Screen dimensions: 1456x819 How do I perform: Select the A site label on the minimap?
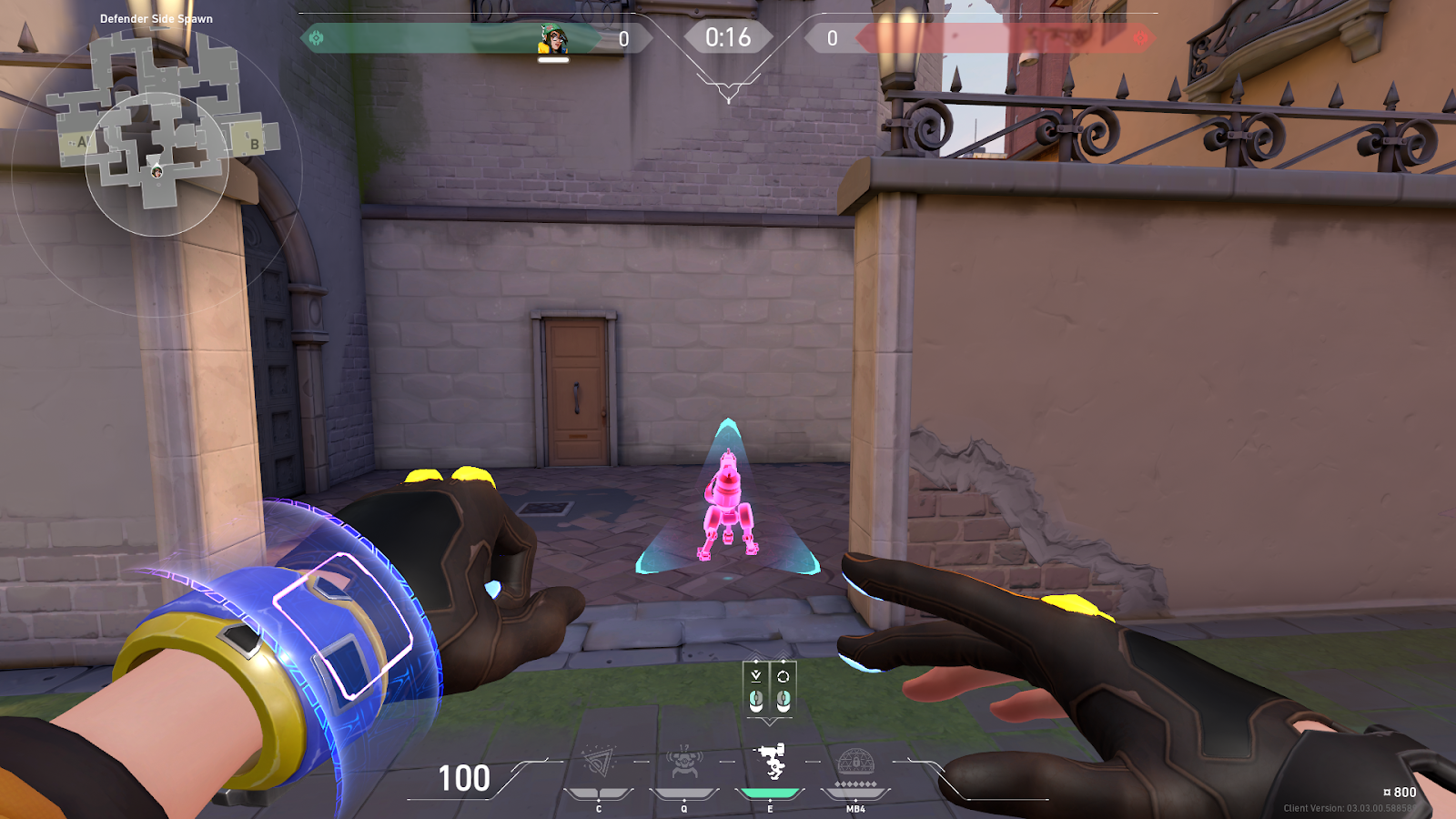click(x=84, y=142)
